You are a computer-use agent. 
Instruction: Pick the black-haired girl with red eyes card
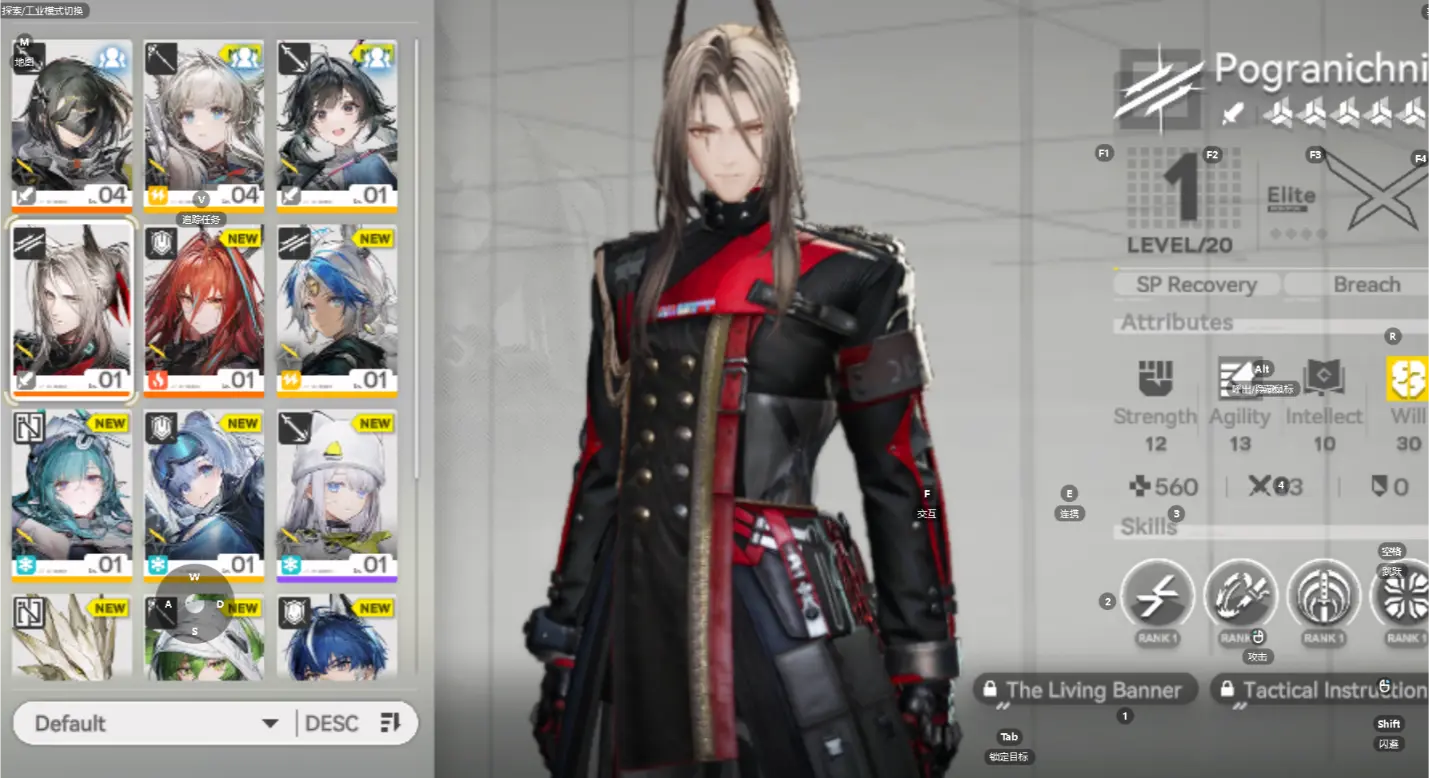tap(336, 125)
